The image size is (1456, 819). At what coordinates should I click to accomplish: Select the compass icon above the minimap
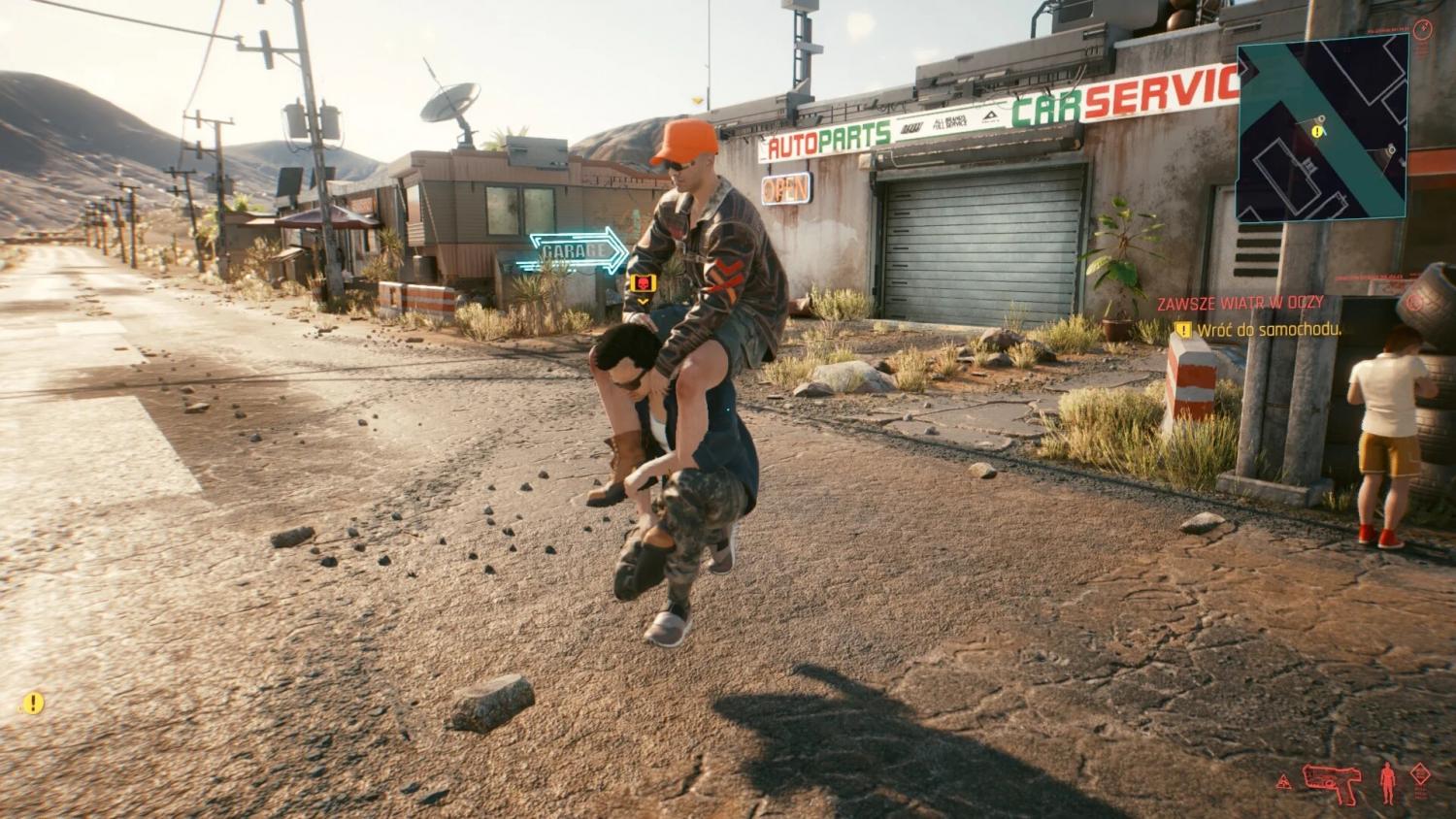click(x=1422, y=28)
